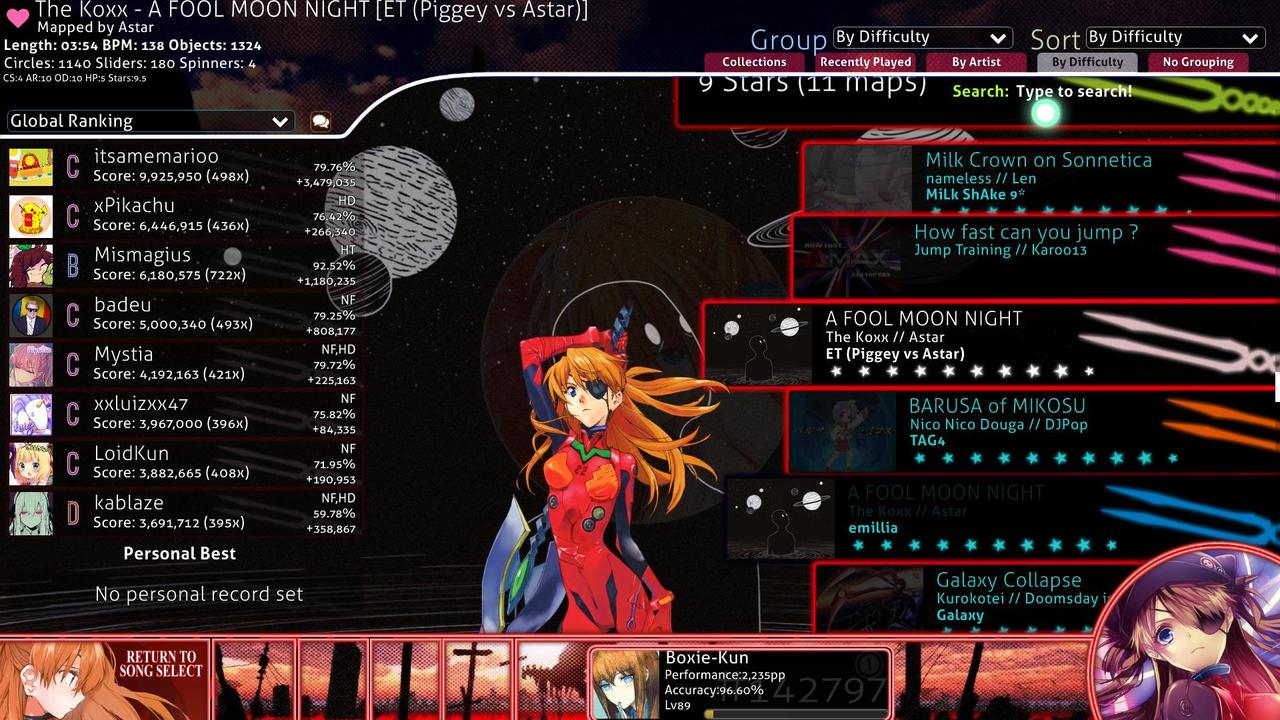
Task: Open the Global Ranking leaderboard dropdown
Action: coord(148,120)
